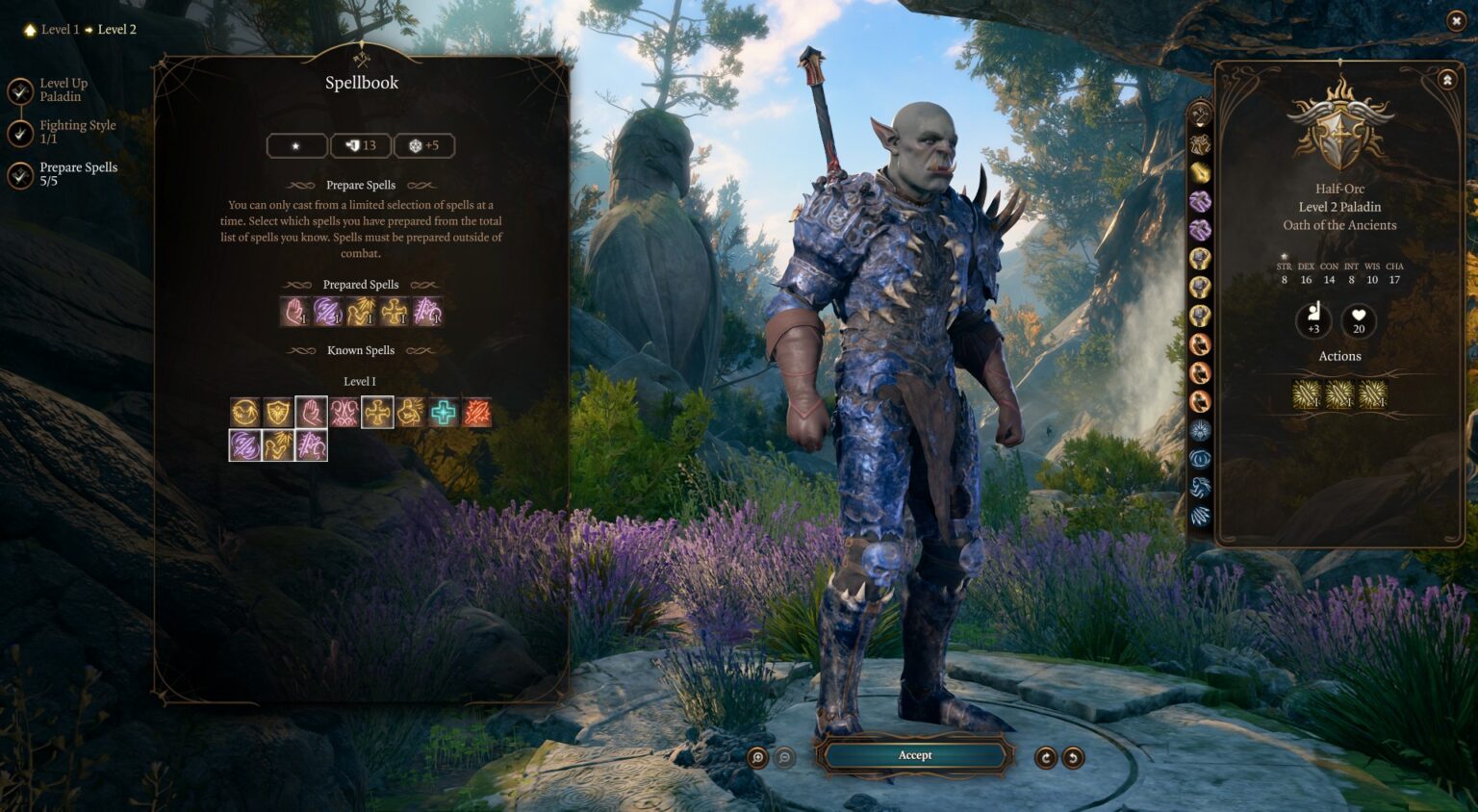Remove the purple swirl from Prepared Spells
The height and width of the screenshot is (812, 1478).
[327, 312]
